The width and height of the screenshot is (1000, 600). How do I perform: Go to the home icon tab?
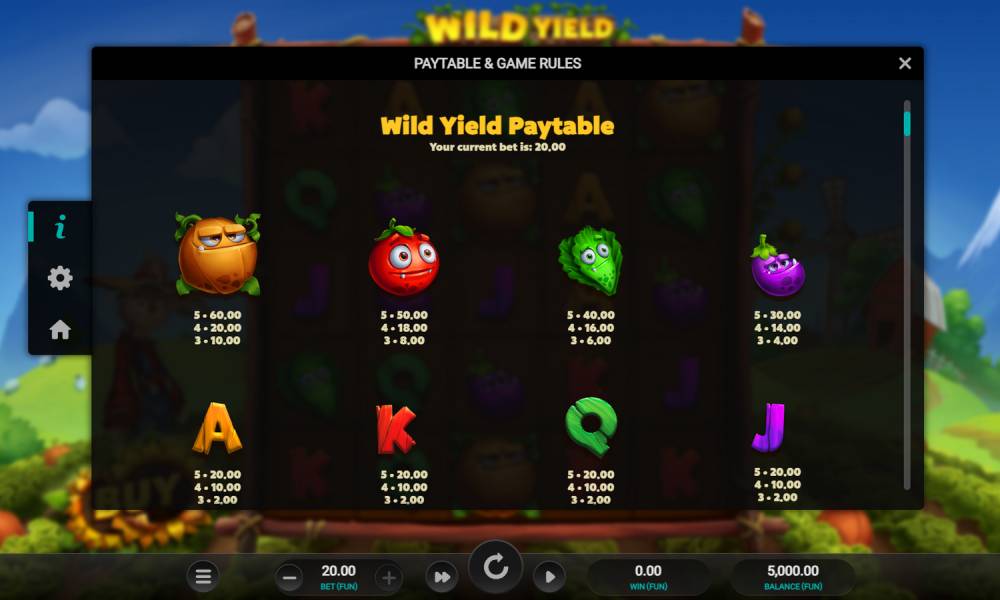point(60,329)
